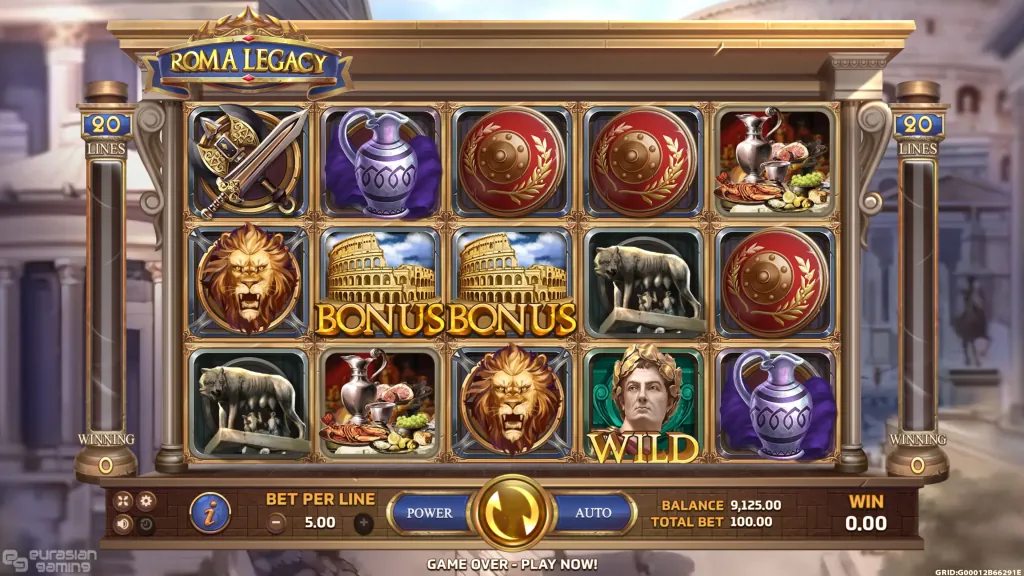Open the paytable info button
The width and height of the screenshot is (1024, 576).
coord(210,513)
